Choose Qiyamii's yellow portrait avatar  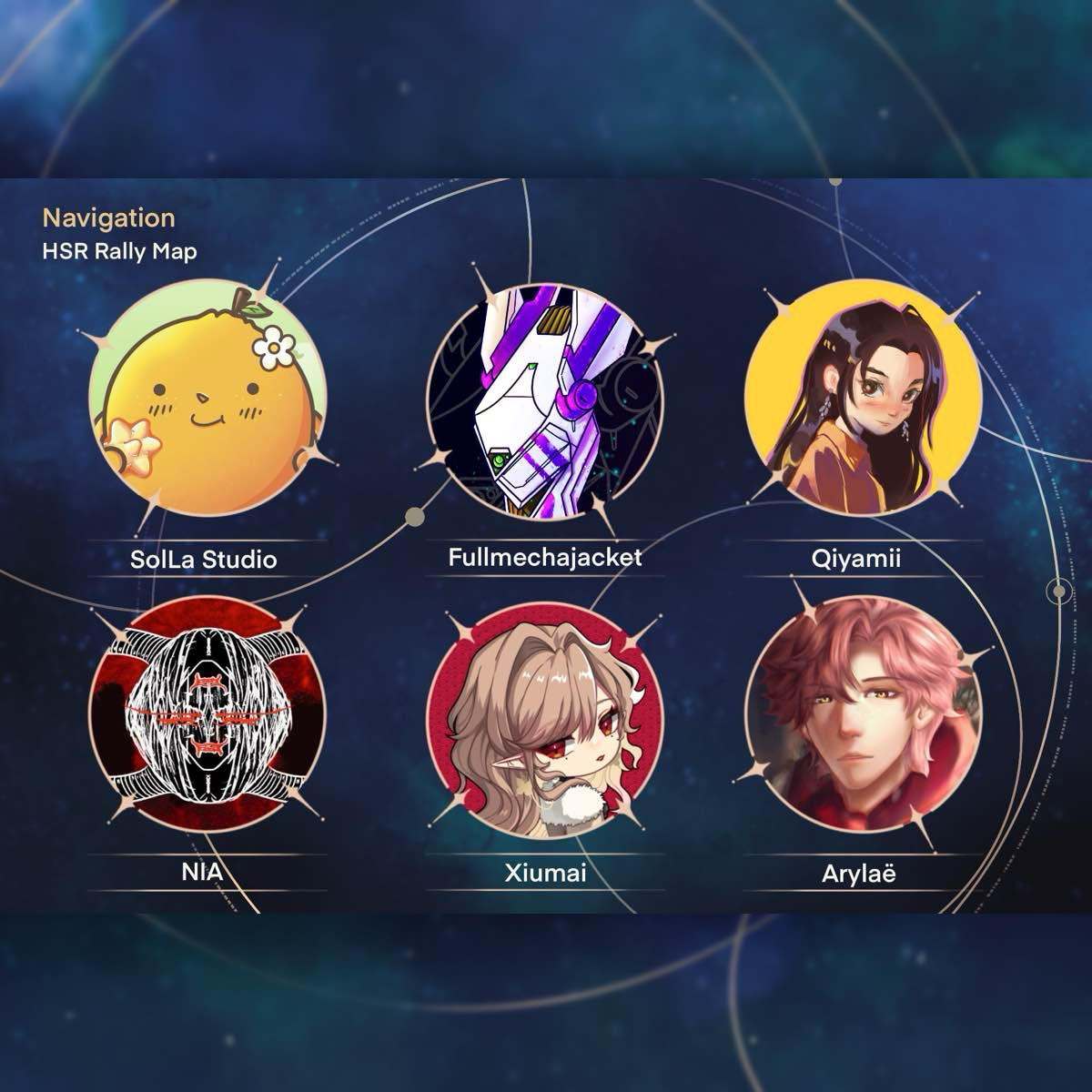[863, 397]
